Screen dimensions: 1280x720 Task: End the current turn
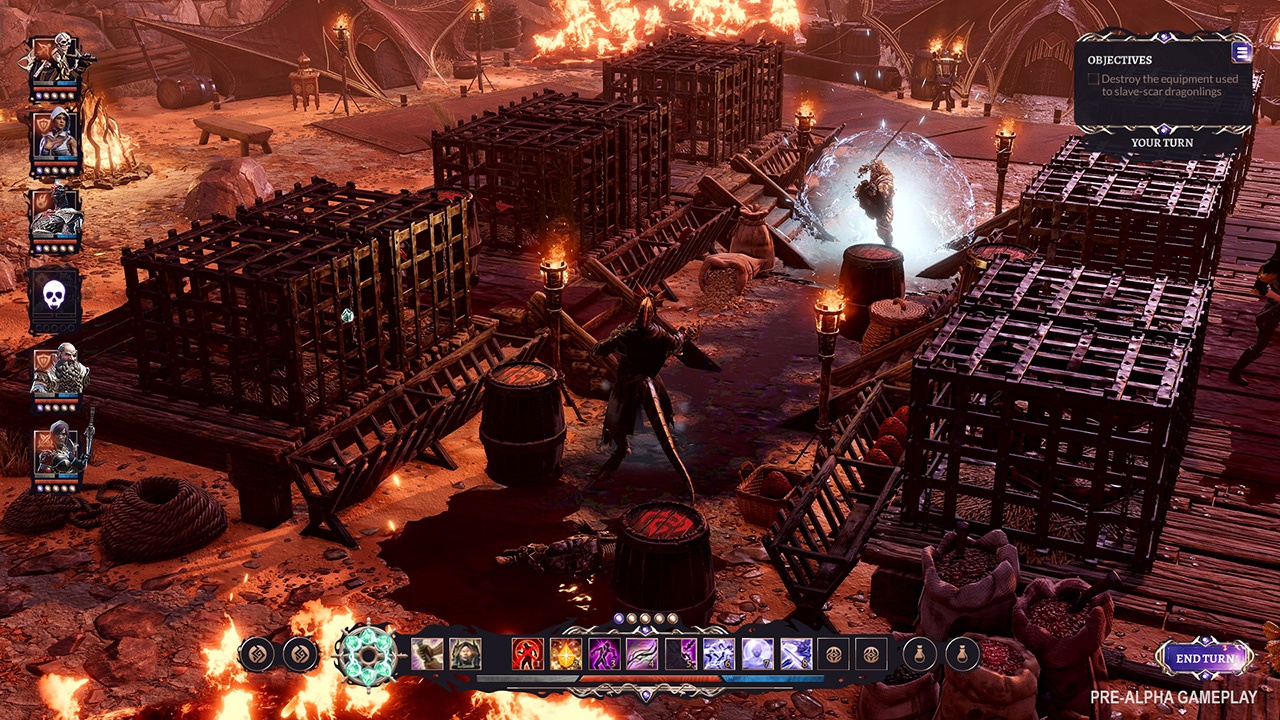click(x=1205, y=658)
